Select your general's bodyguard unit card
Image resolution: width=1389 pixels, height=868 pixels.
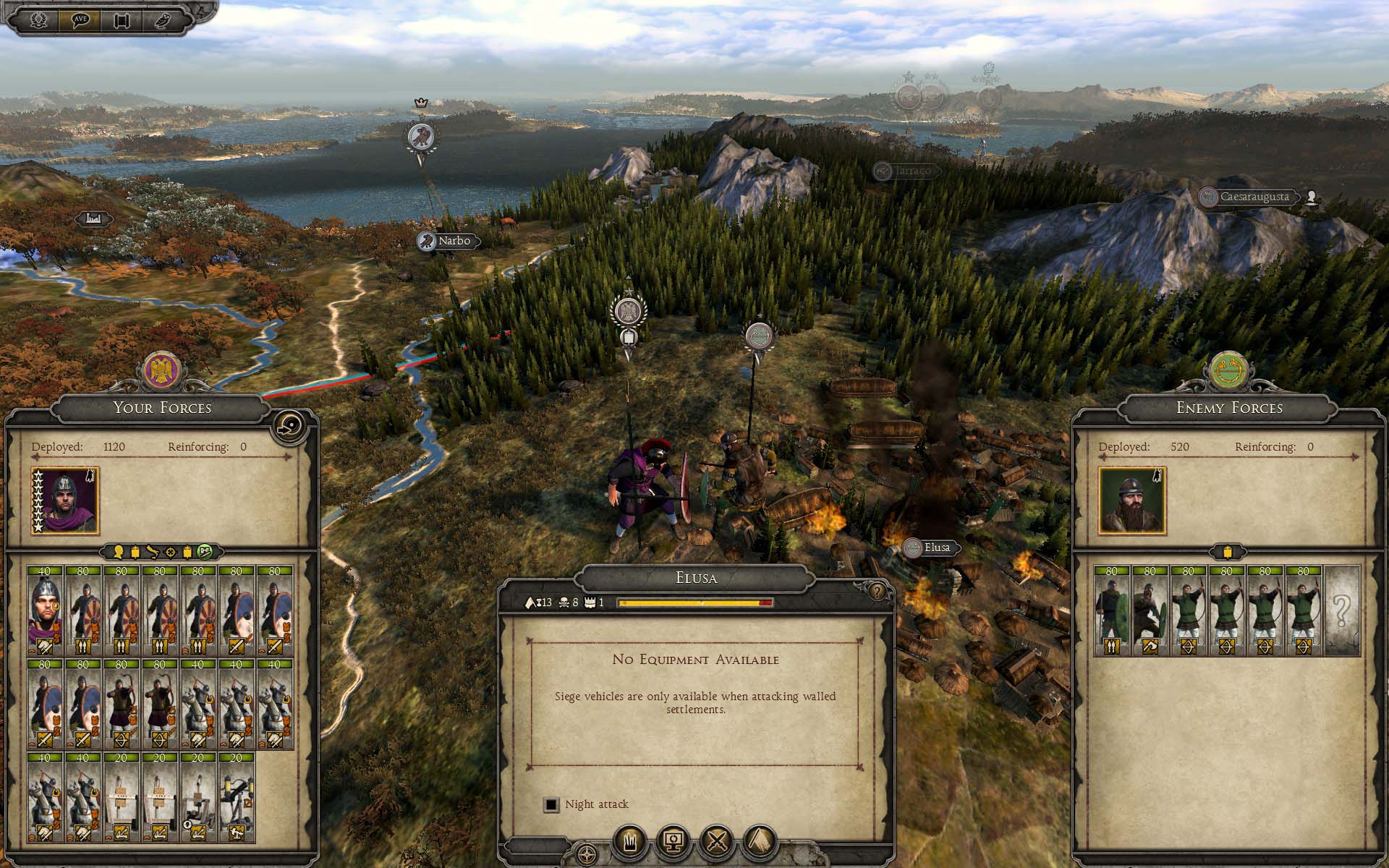pyautogui.click(x=45, y=611)
